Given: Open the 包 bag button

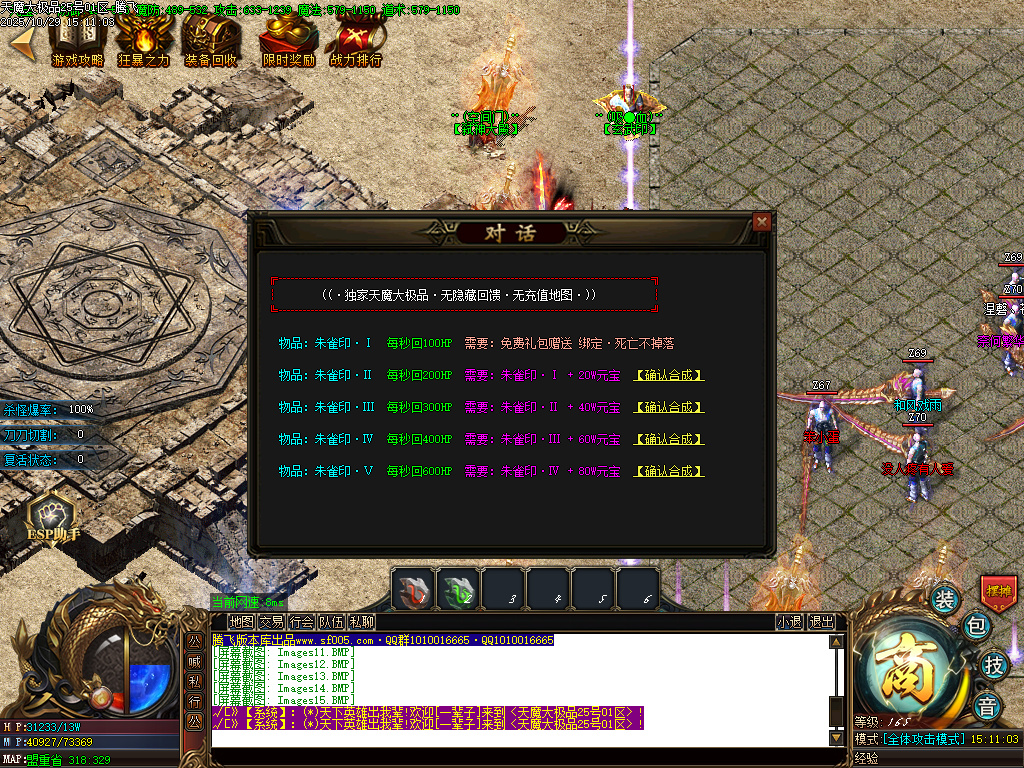Looking at the screenshot, I should click(x=977, y=627).
